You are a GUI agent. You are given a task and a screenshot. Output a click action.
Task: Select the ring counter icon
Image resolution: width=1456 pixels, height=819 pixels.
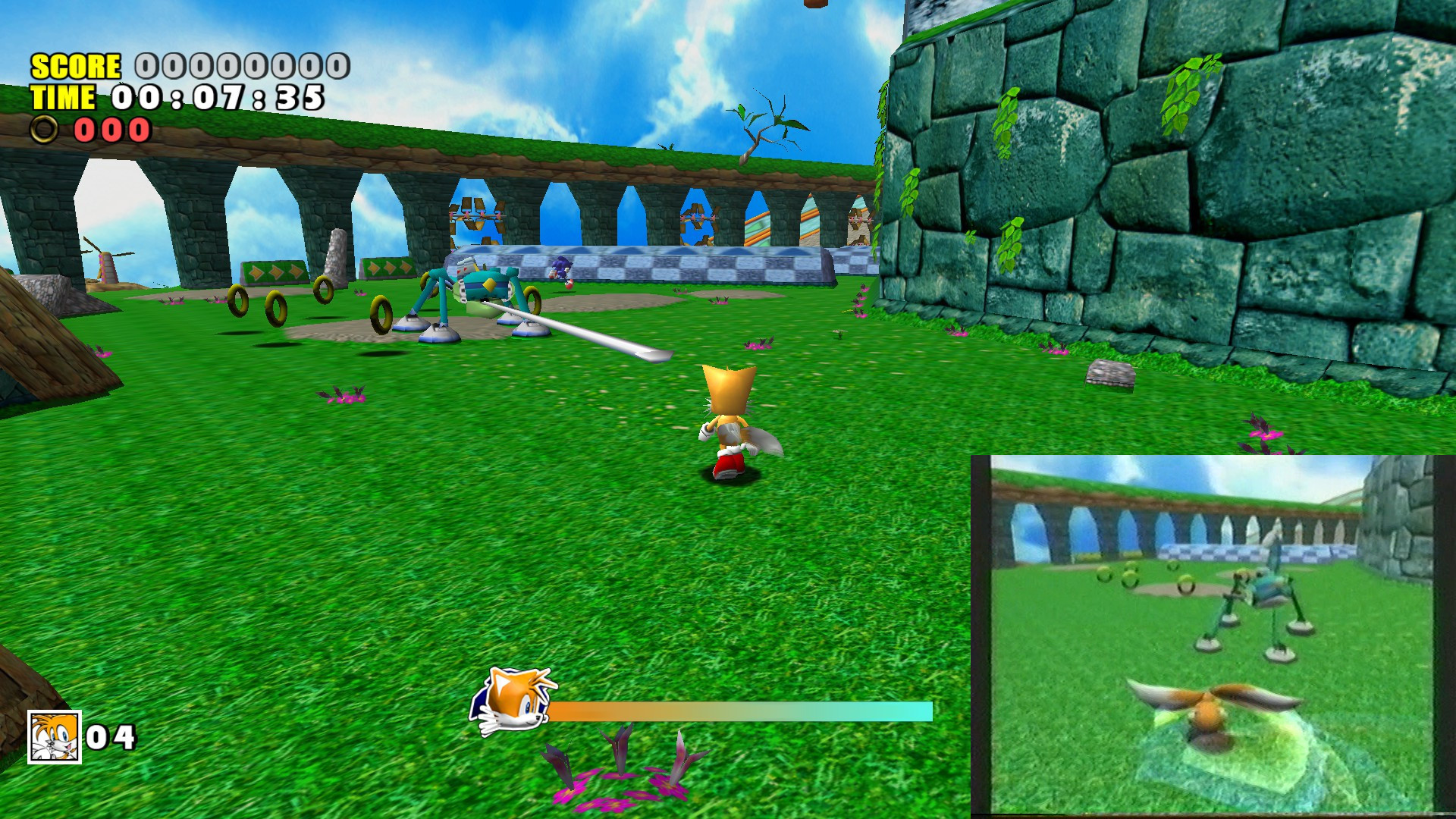pyautogui.click(x=44, y=130)
